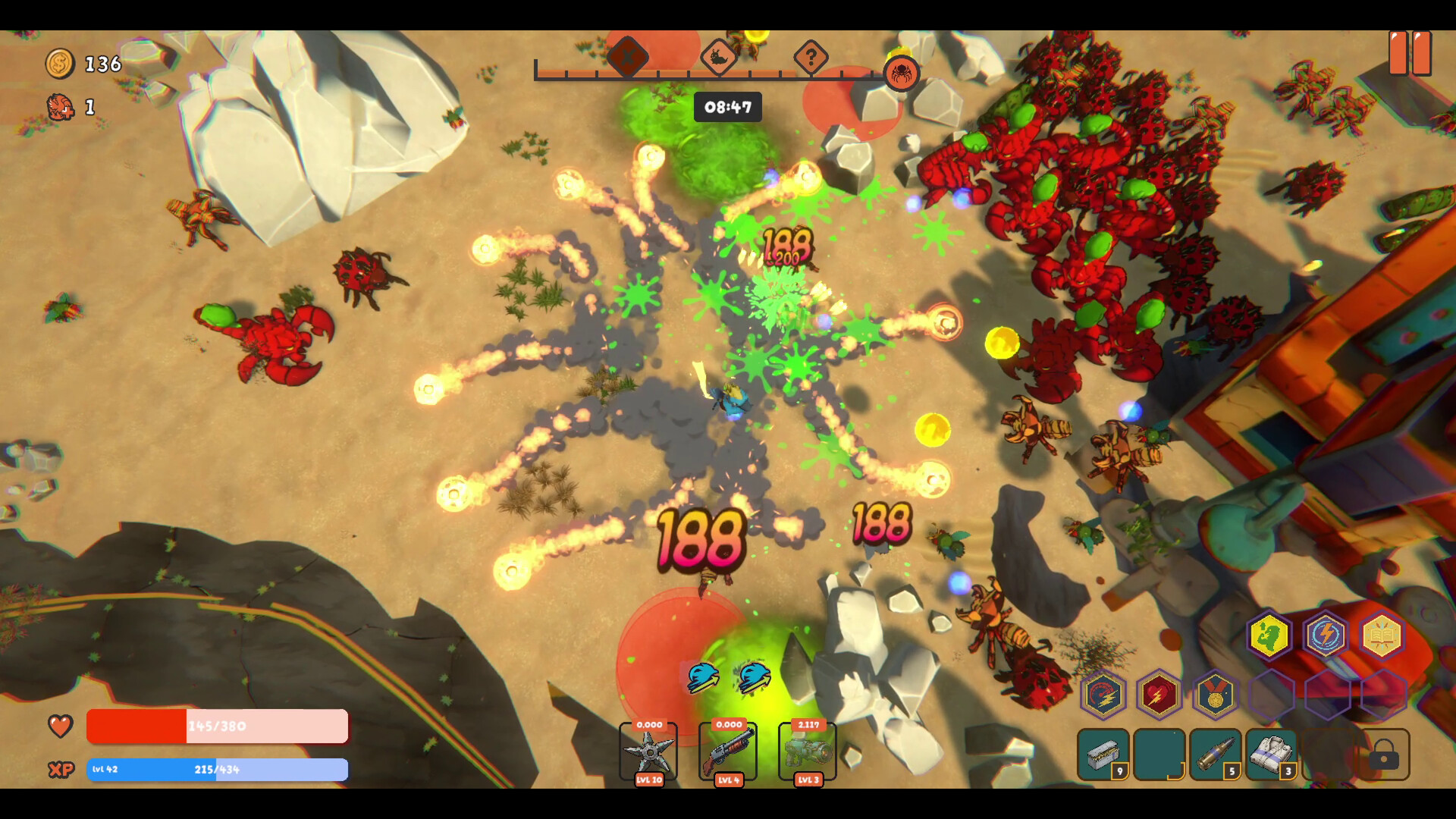Click the bullet item slot
This screenshot has width=1456, height=819.
pos(1216,755)
